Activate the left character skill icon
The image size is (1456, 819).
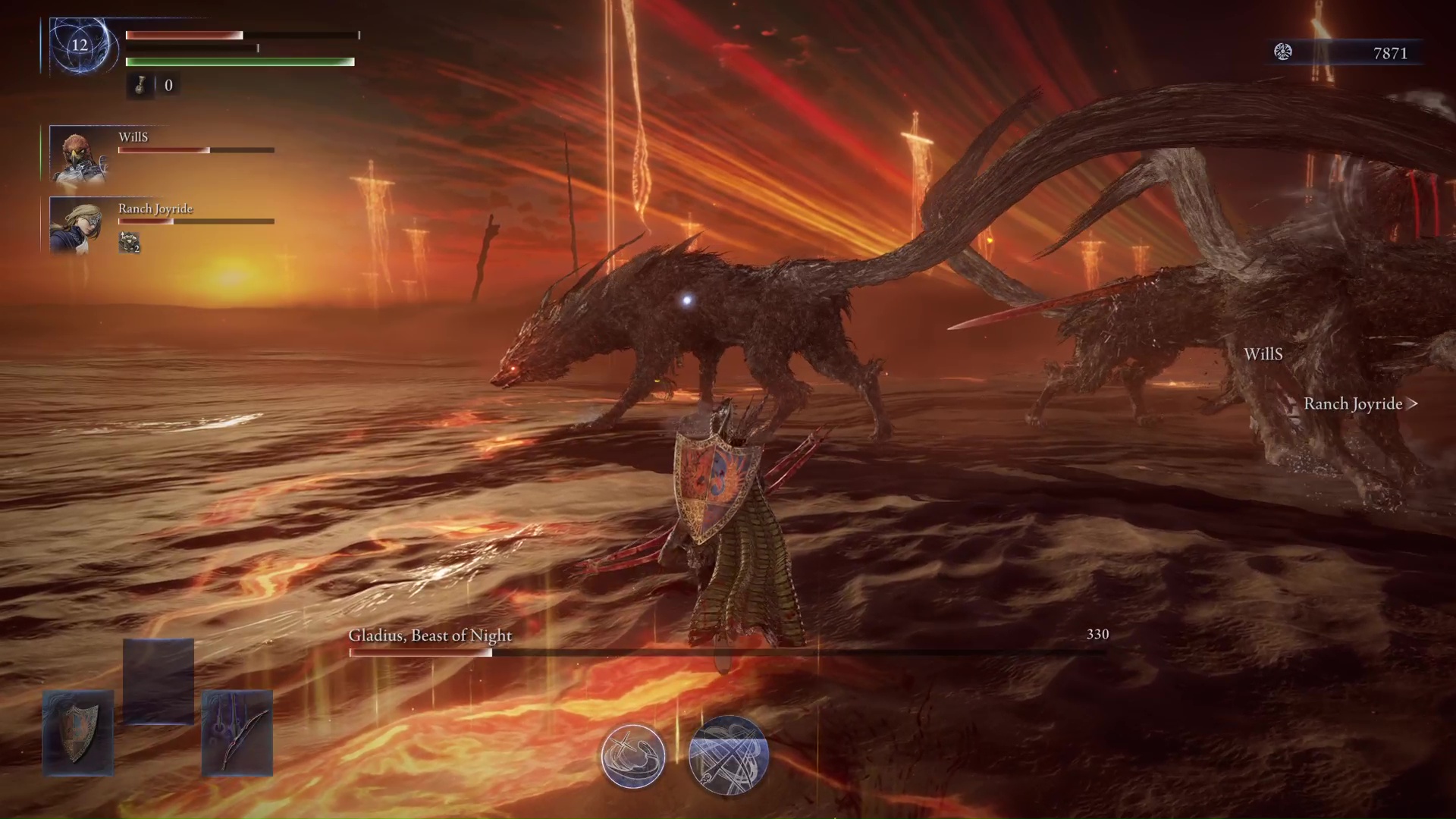(x=633, y=756)
